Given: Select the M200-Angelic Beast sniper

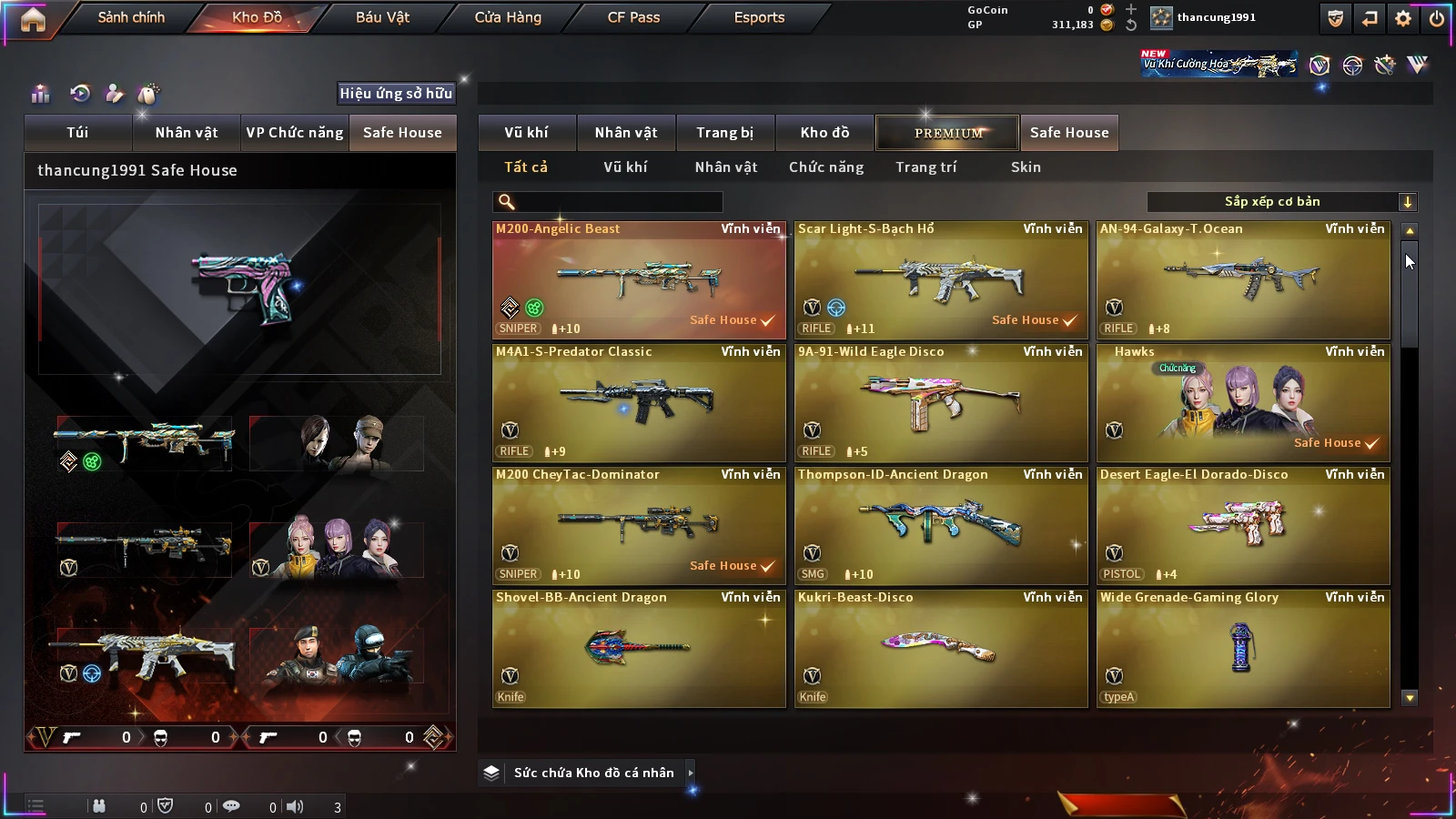Looking at the screenshot, I should [x=639, y=280].
